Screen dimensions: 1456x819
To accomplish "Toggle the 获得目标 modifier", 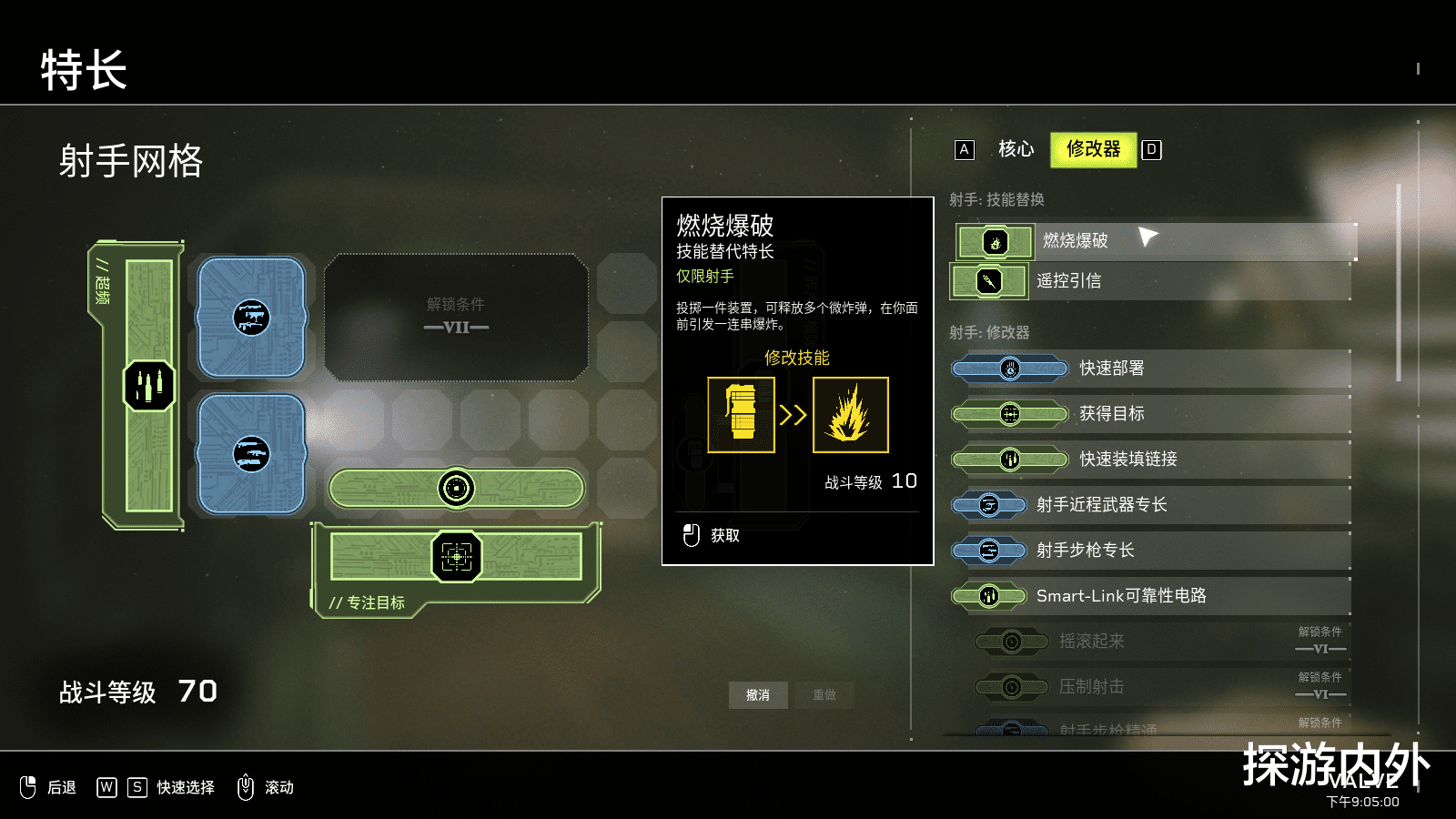I will tap(1137, 414).
